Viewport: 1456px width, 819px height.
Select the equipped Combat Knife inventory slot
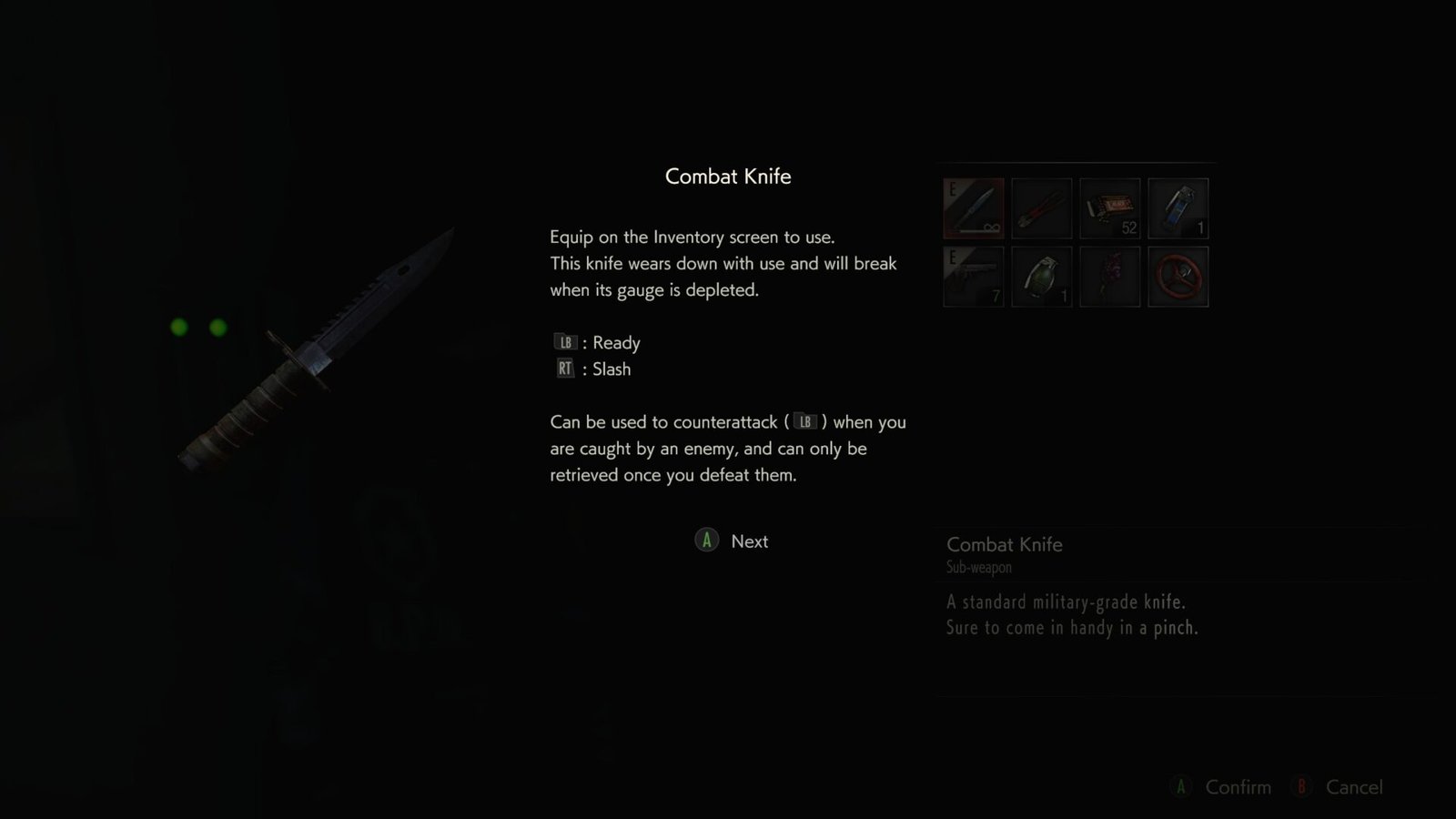(973, 207)
